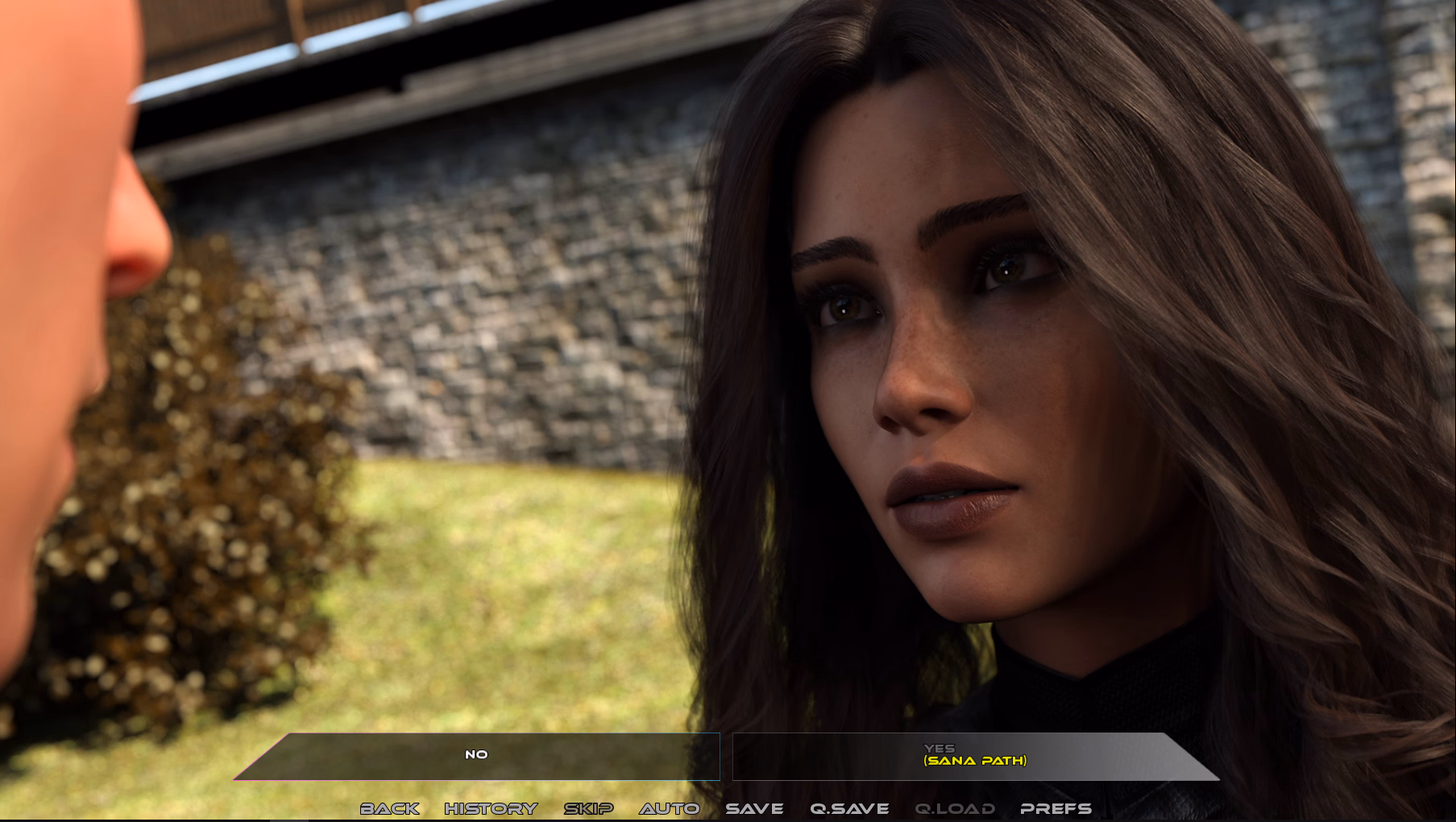The width and height of the screenshot is (1456, 822).
Task: Choose the "No" dialogue option
Action: pyautogui.click(x=477, y=755)
